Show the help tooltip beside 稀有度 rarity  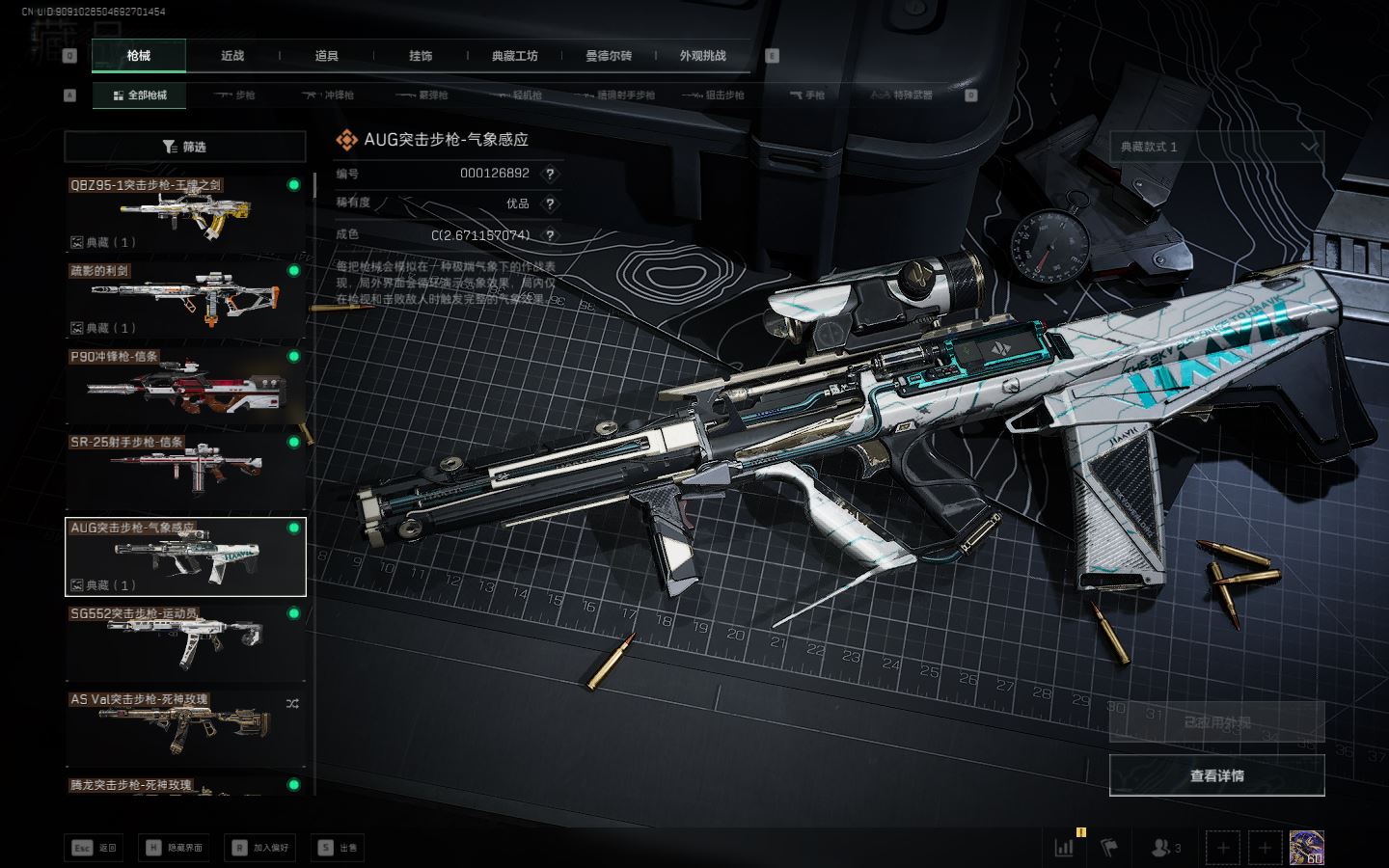[550, 203]
